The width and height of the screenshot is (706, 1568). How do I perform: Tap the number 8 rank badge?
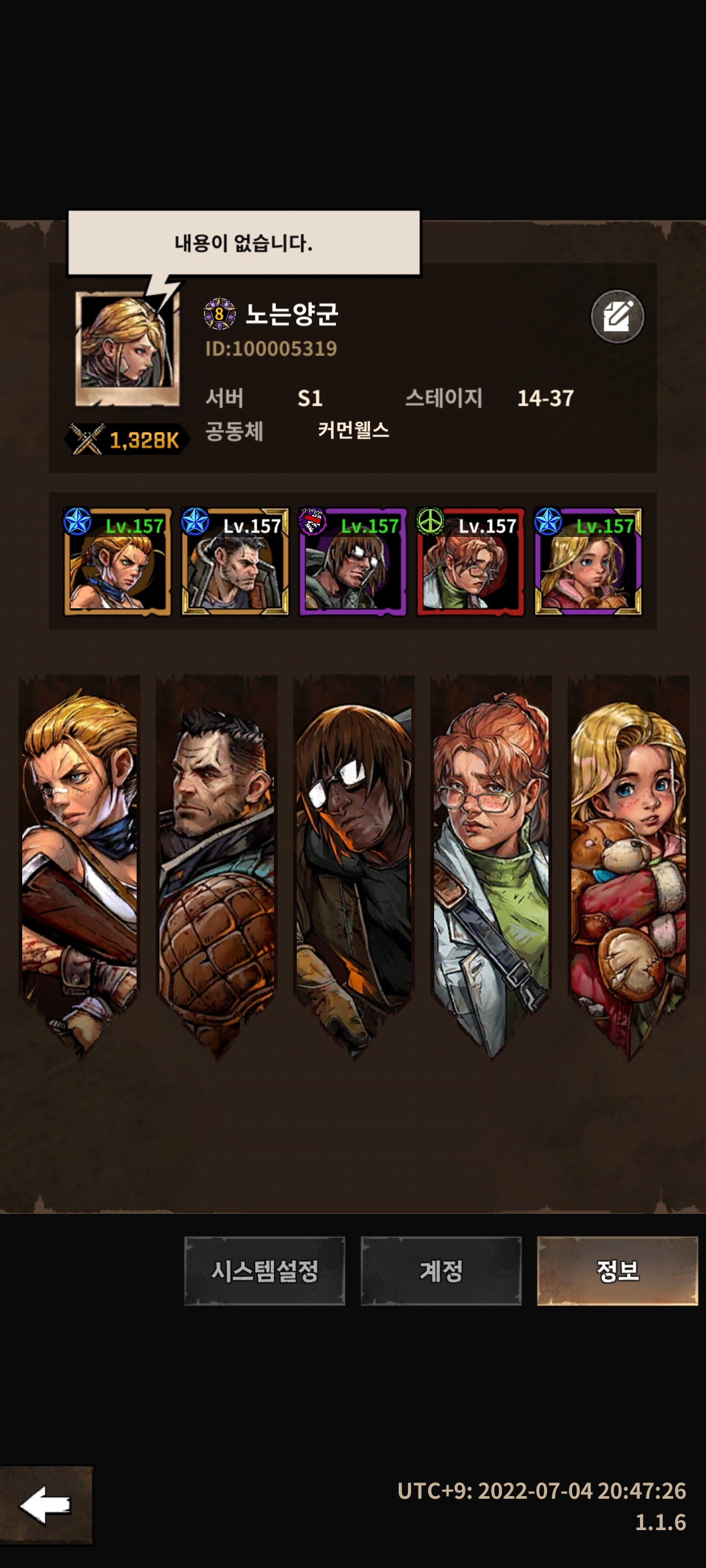point(219,314)
